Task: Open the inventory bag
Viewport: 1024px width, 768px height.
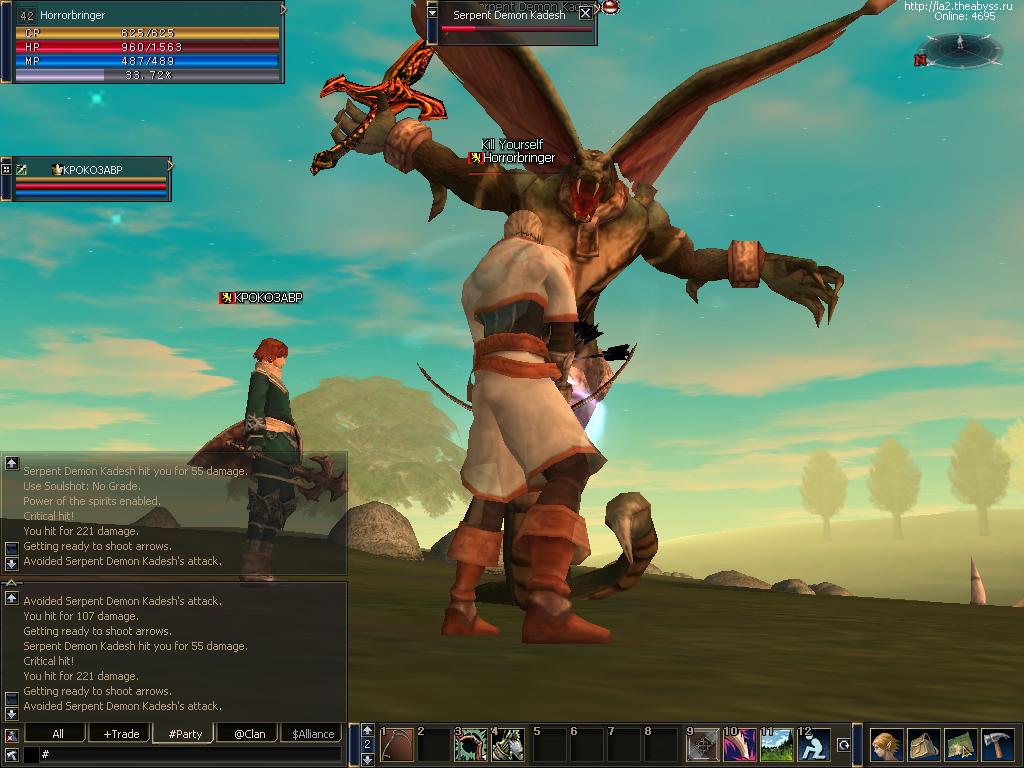Action: [x=923, y=745]
